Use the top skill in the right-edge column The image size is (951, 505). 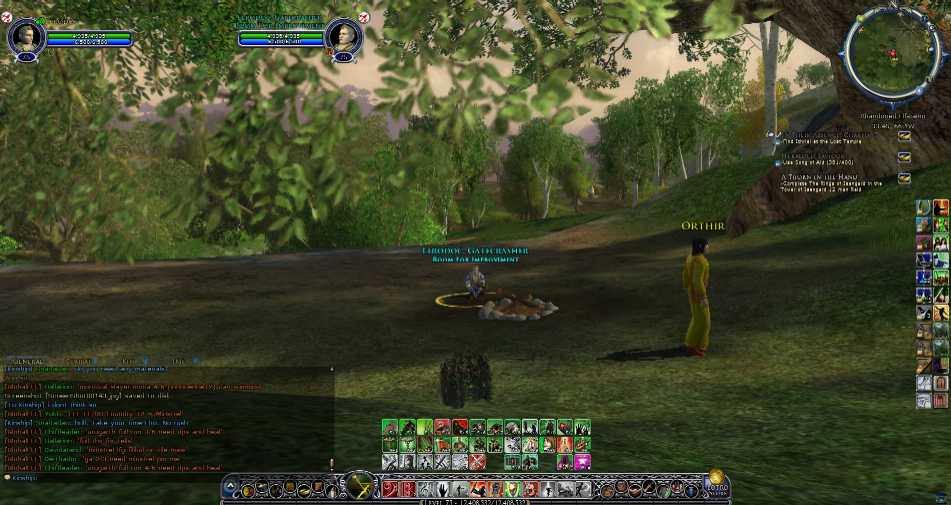[x=923, y=207]
